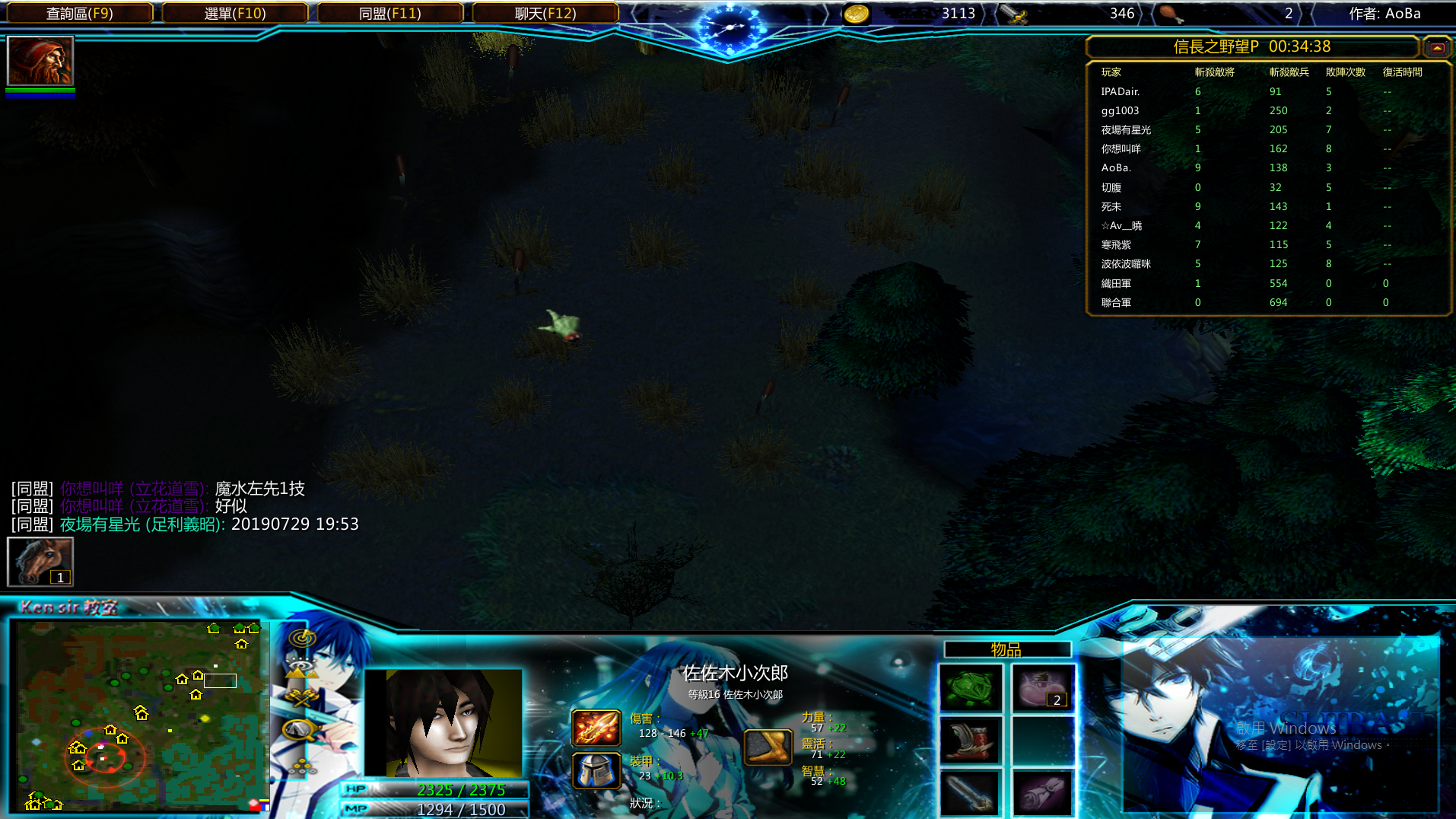The image size is (1456, 819).
Task: Click the gold coin resource icon
Action: [856, 14]
